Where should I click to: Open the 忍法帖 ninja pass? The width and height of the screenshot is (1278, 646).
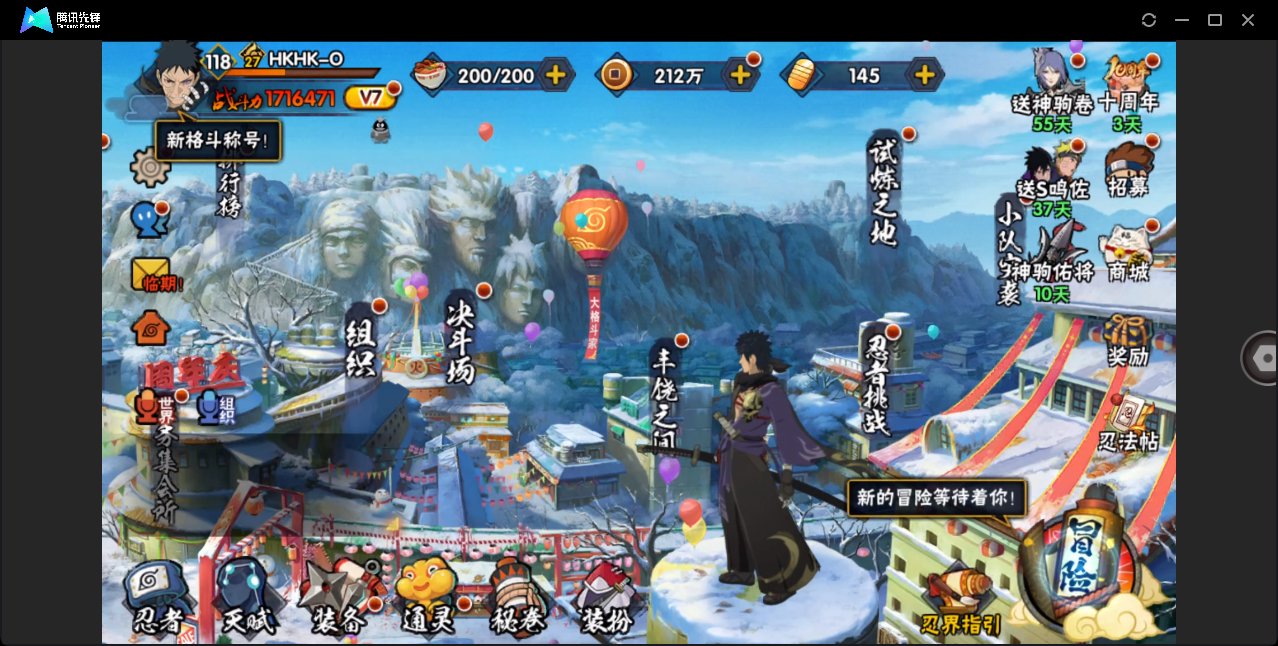point(1128,423)
